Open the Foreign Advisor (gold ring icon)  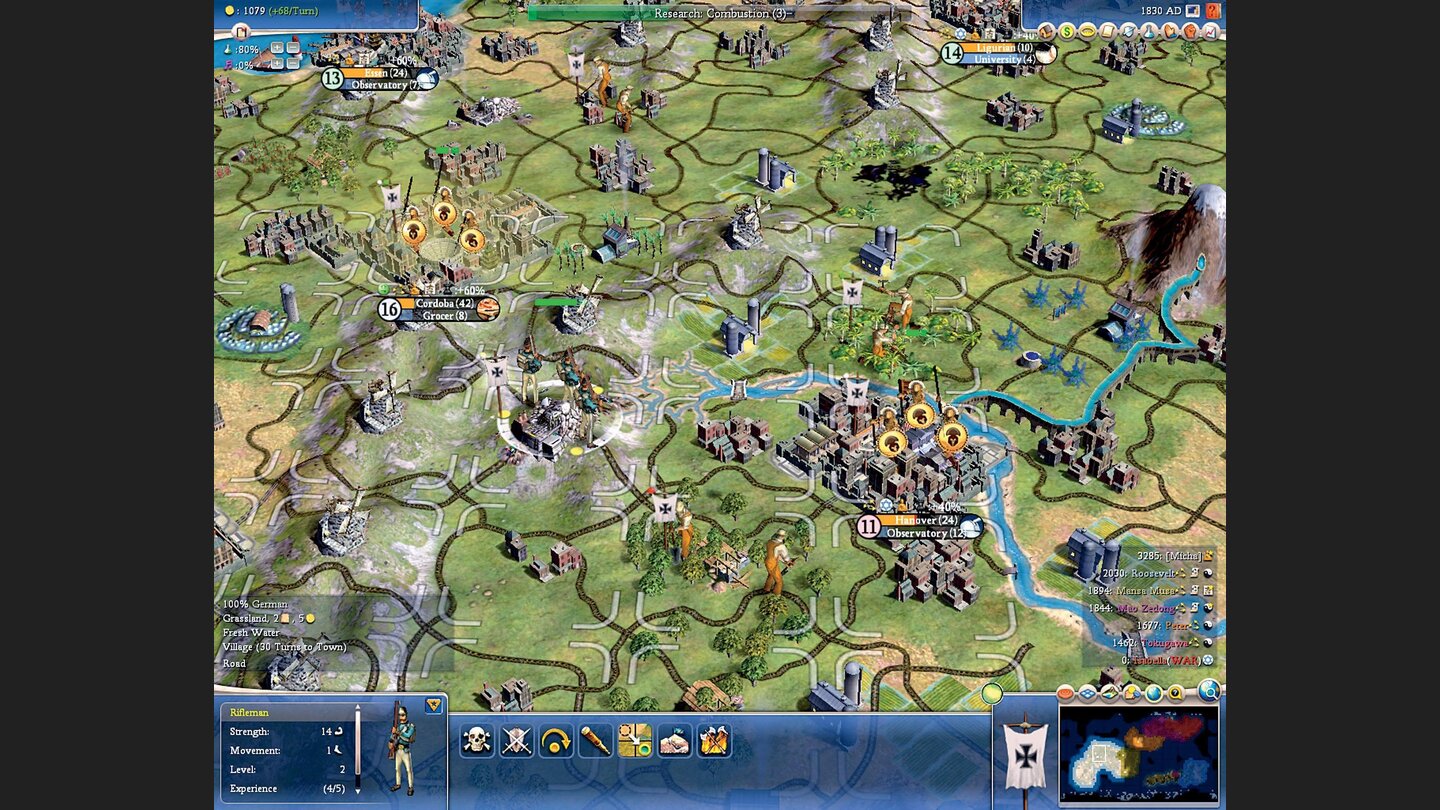coord(1090,32)
